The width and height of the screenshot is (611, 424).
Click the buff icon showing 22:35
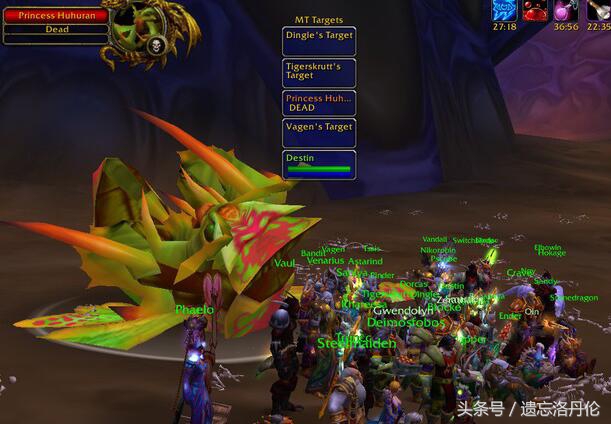click(598, 10)
